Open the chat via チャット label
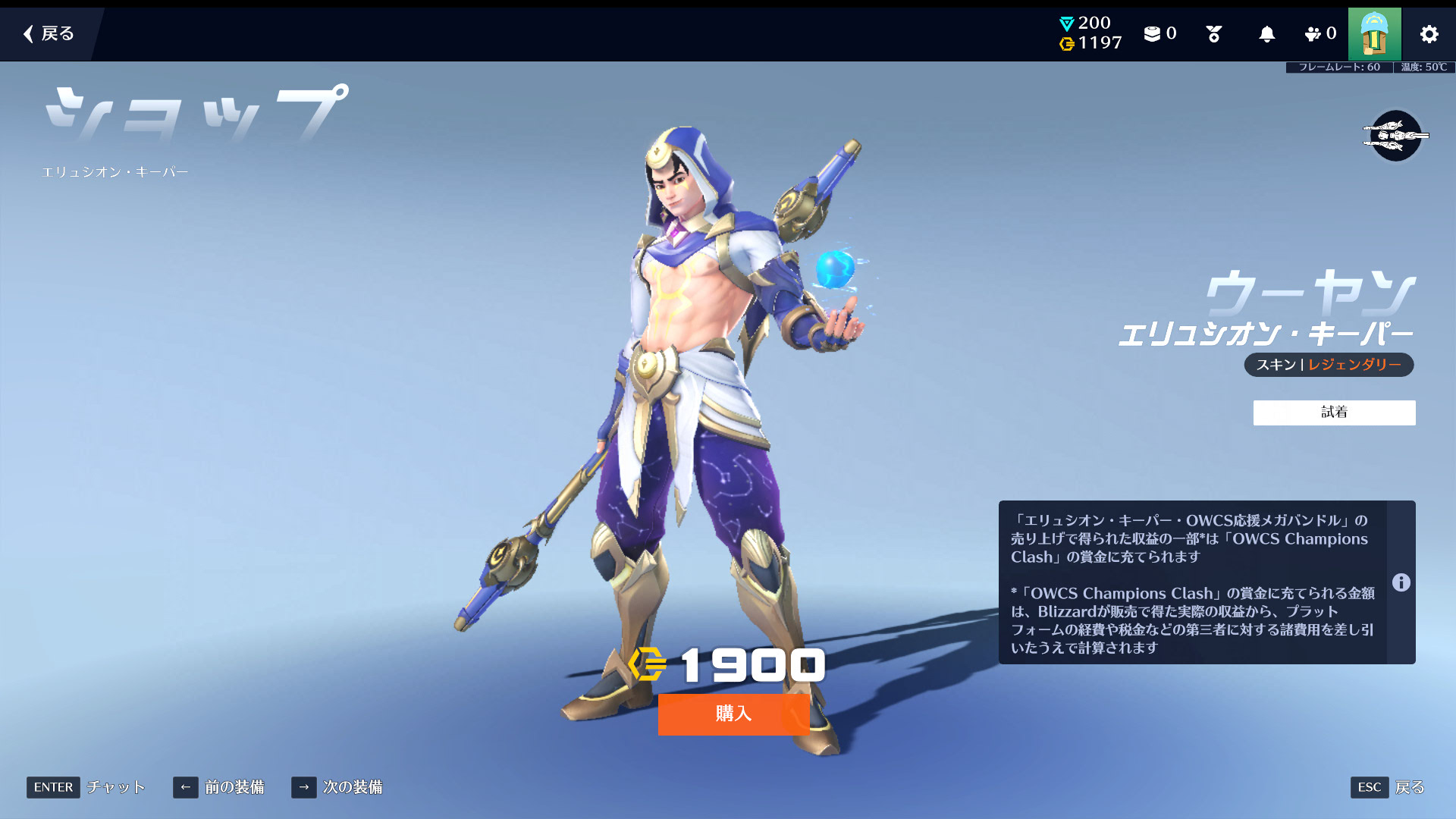This screenshot has height=819, width=1456. [x=115, y=787]
